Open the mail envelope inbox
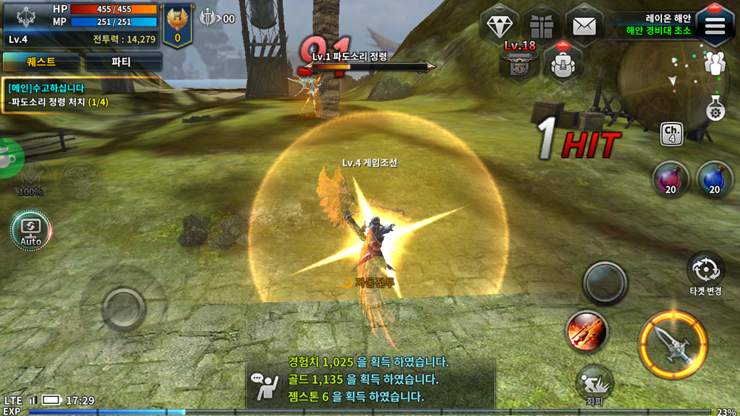Screen dimensions: 740x416 click(x=584, y=26)
